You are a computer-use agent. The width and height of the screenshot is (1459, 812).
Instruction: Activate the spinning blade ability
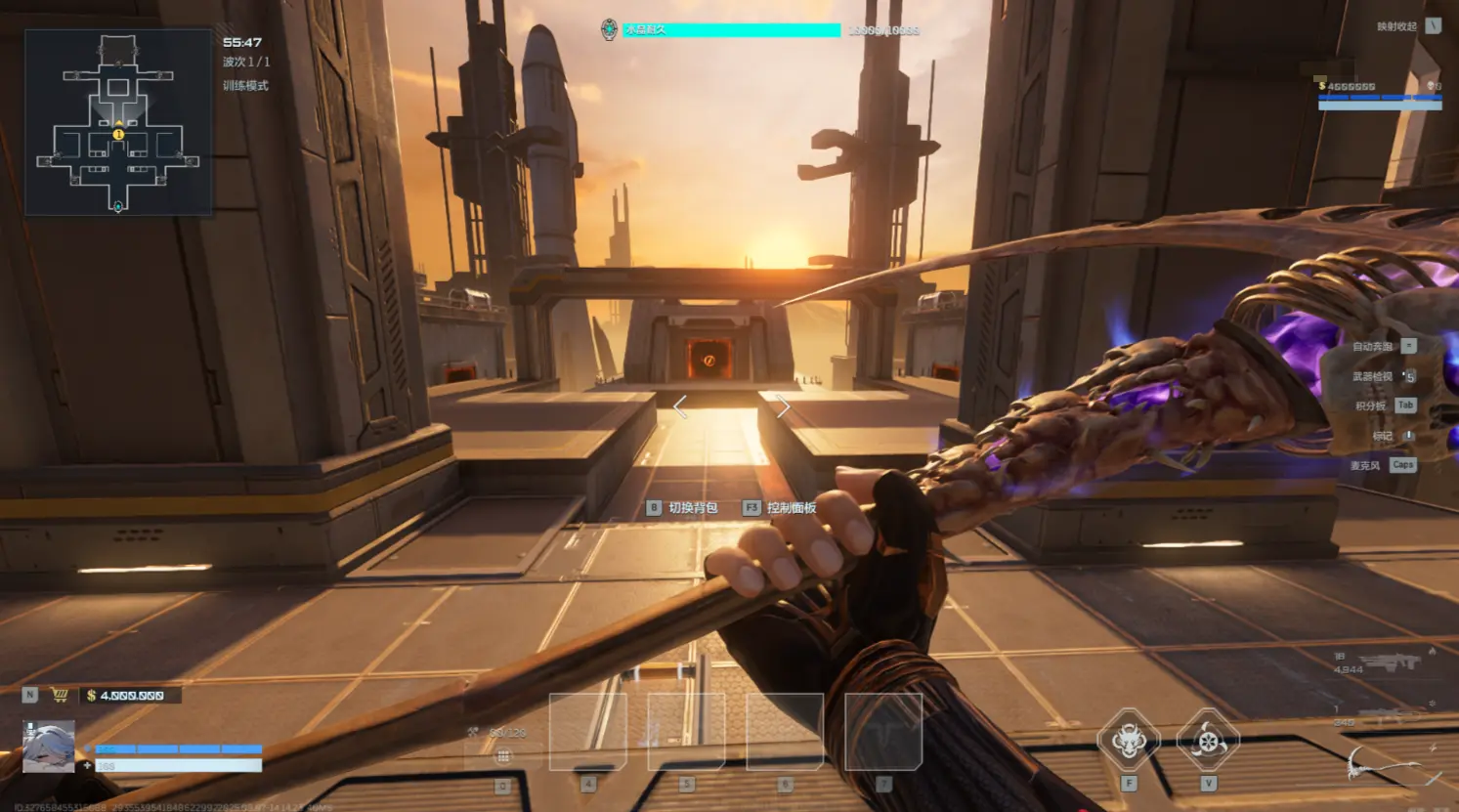1208,741
